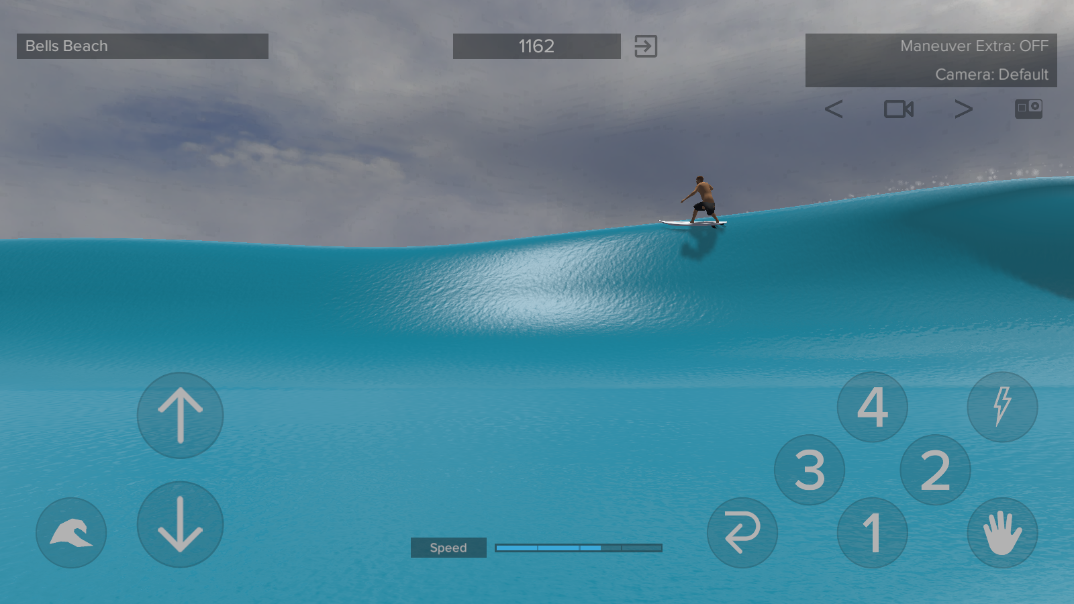Tap the up arrow control button
Image resolution: width=1074 pixels, height=604 pixels.
[180, 415]
